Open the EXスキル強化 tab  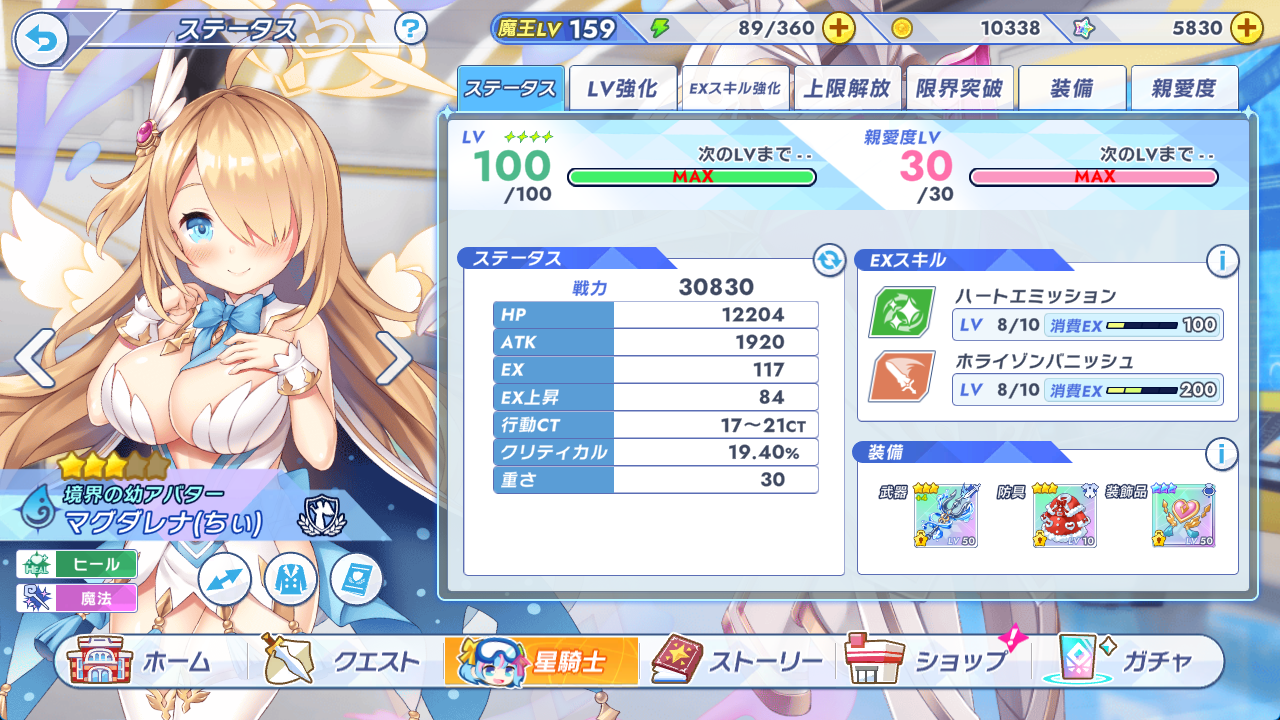734,89
